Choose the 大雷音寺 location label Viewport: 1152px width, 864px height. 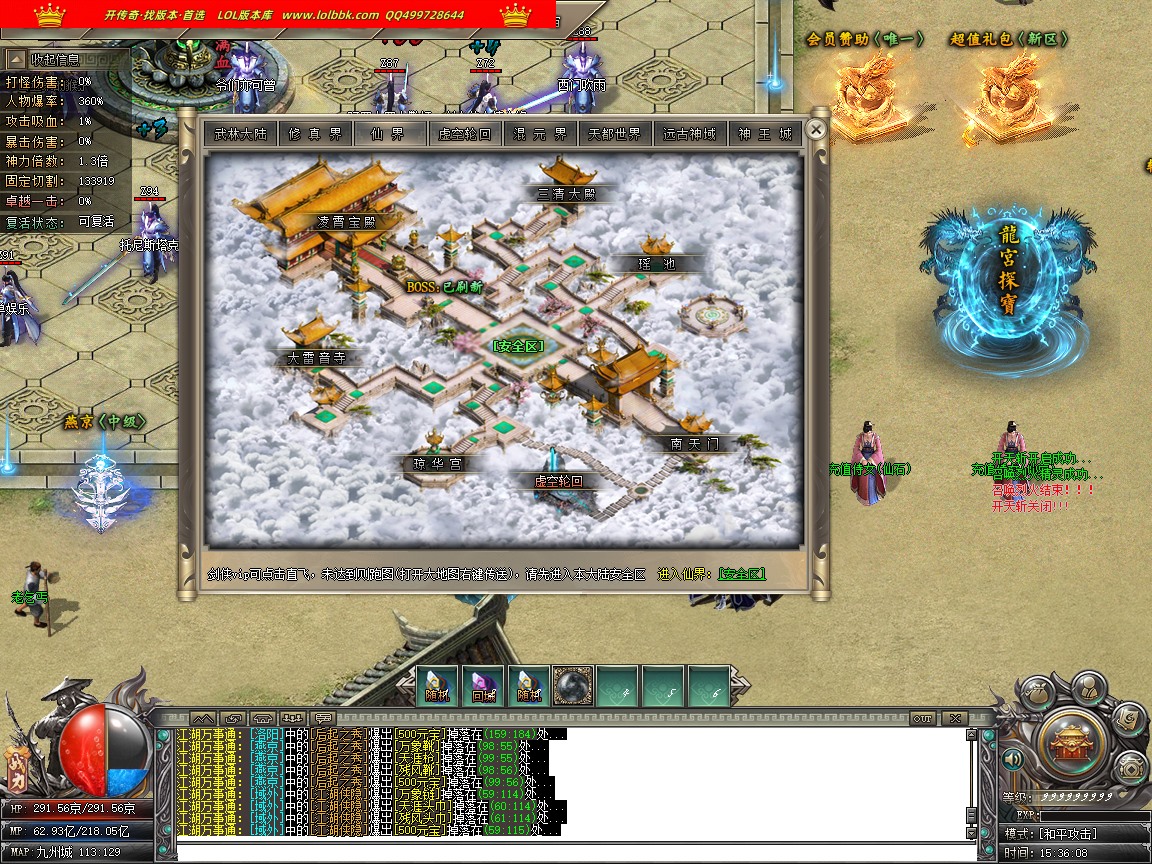[x=316, y=357]
